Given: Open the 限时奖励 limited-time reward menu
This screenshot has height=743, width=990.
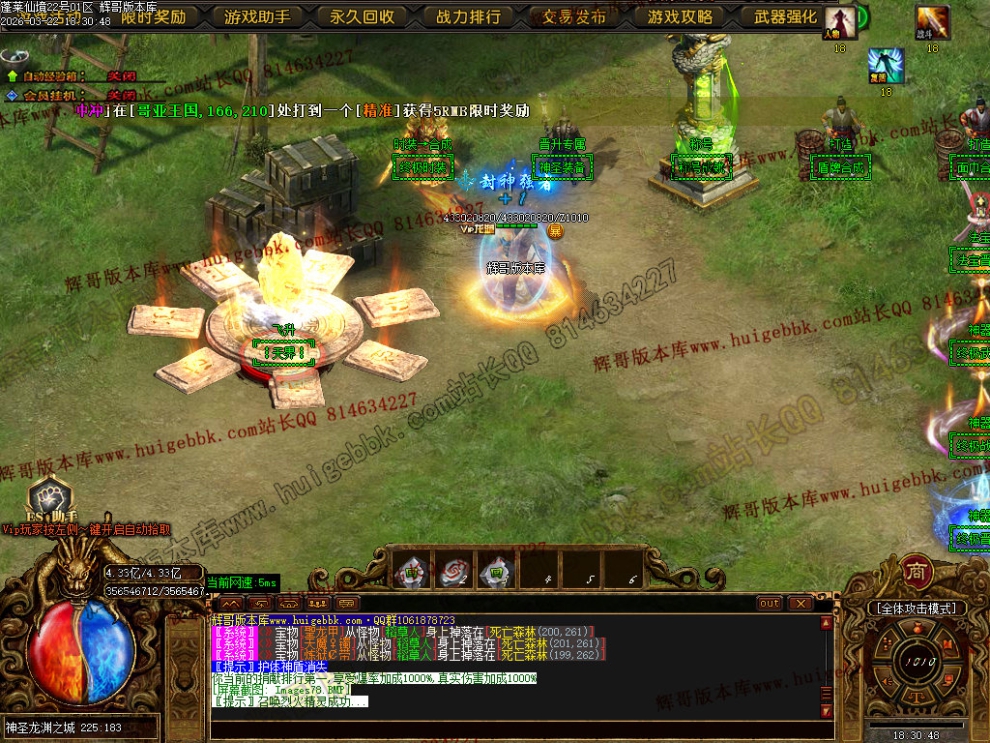Looking at the screenshot, I should tap(152, 16).
